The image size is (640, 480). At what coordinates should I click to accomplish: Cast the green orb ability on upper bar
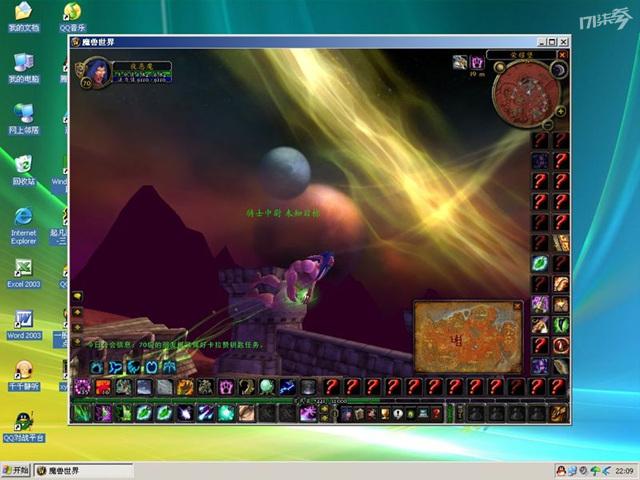pos(267,387)
